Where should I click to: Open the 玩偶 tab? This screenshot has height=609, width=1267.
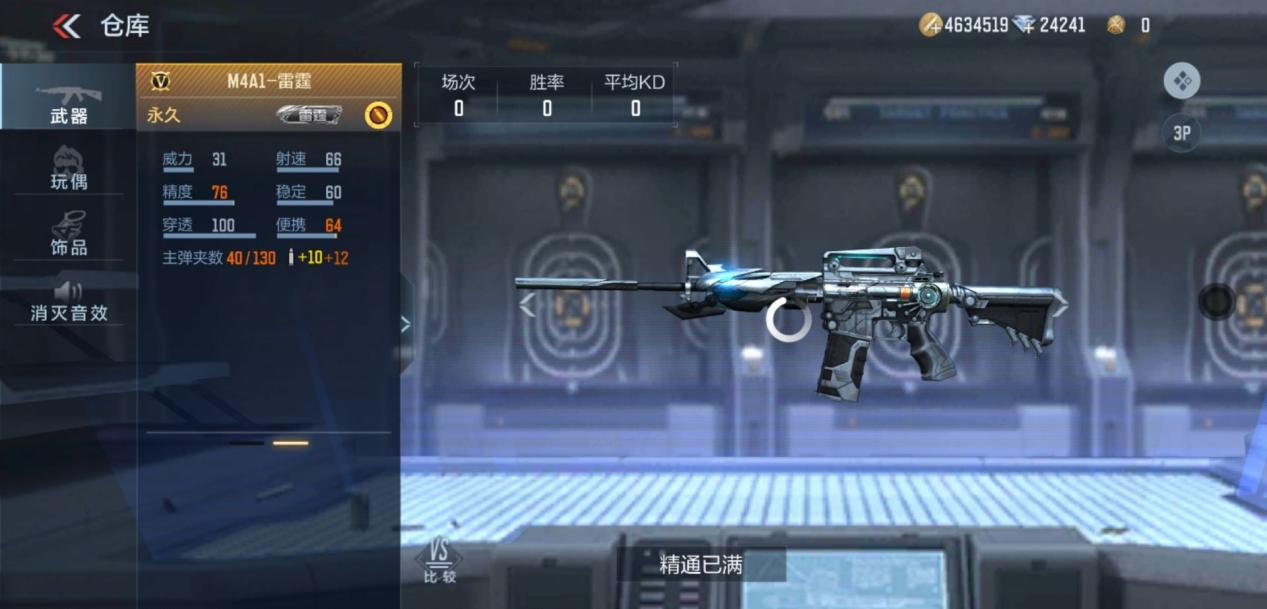pyautogui.click(x=68, y=167)
